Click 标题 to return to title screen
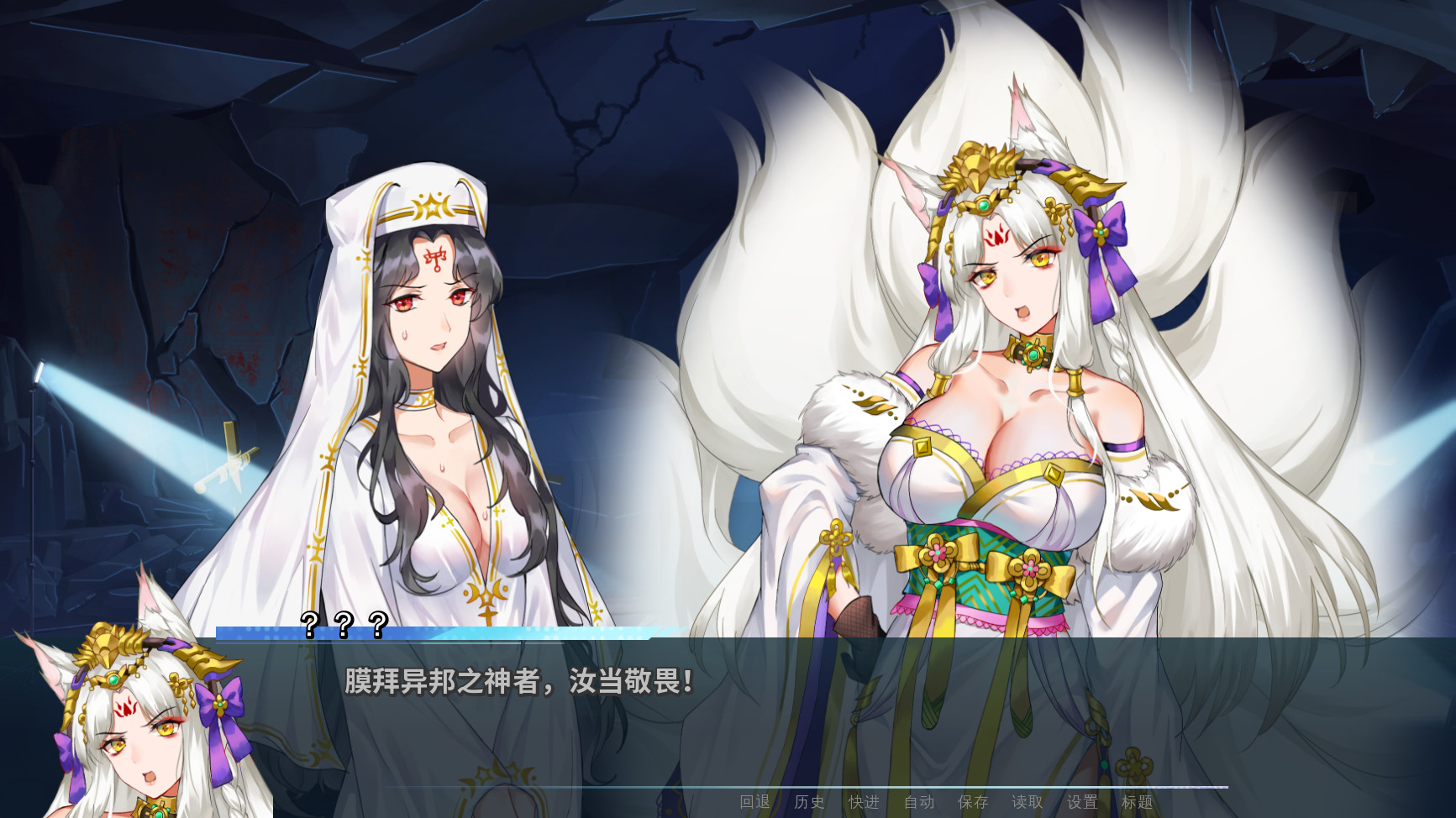Screen dimensions: 1456x818 [1138, 801]
